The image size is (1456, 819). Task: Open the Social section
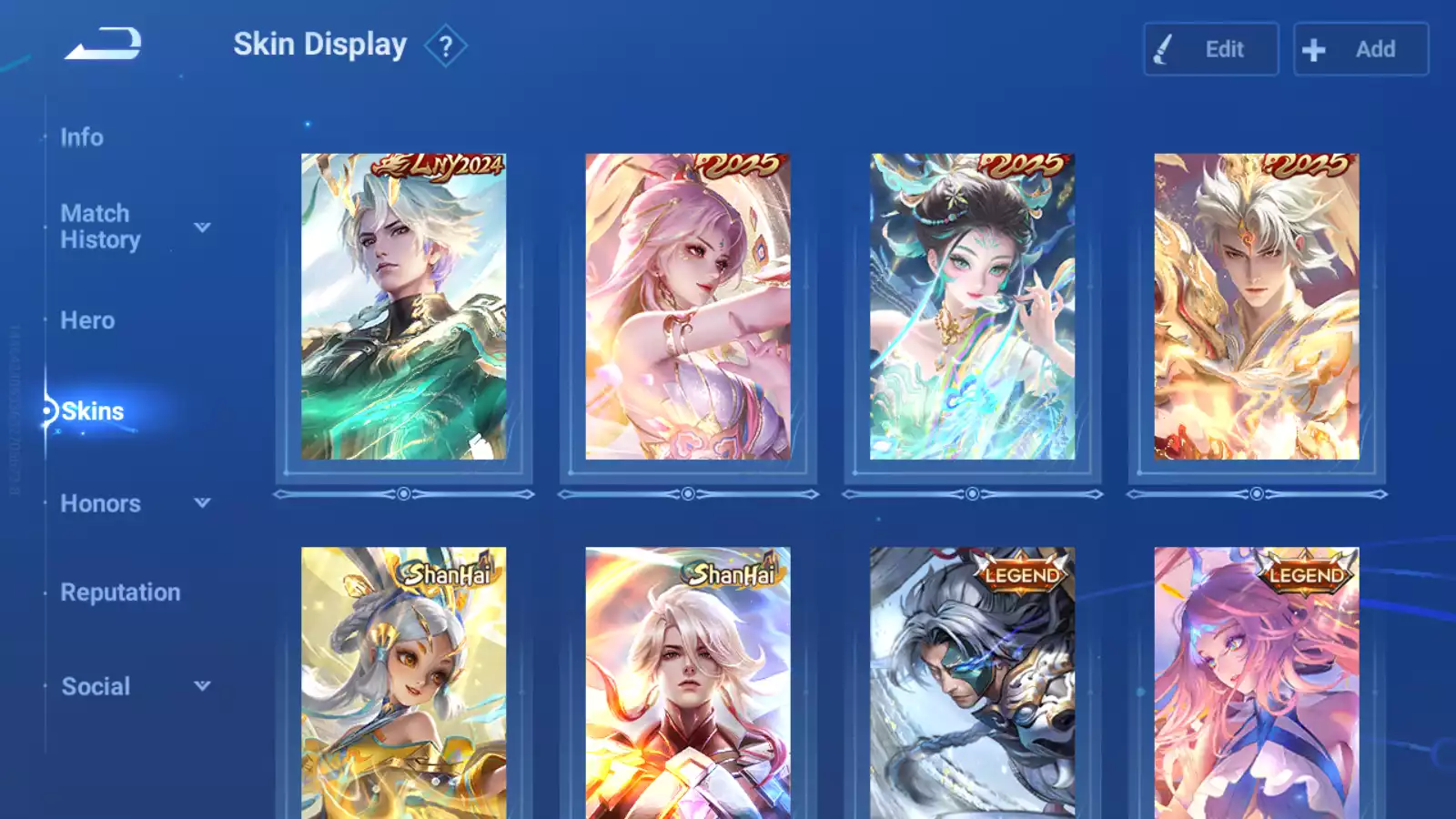pyautogui.click(x=96, y=686)
